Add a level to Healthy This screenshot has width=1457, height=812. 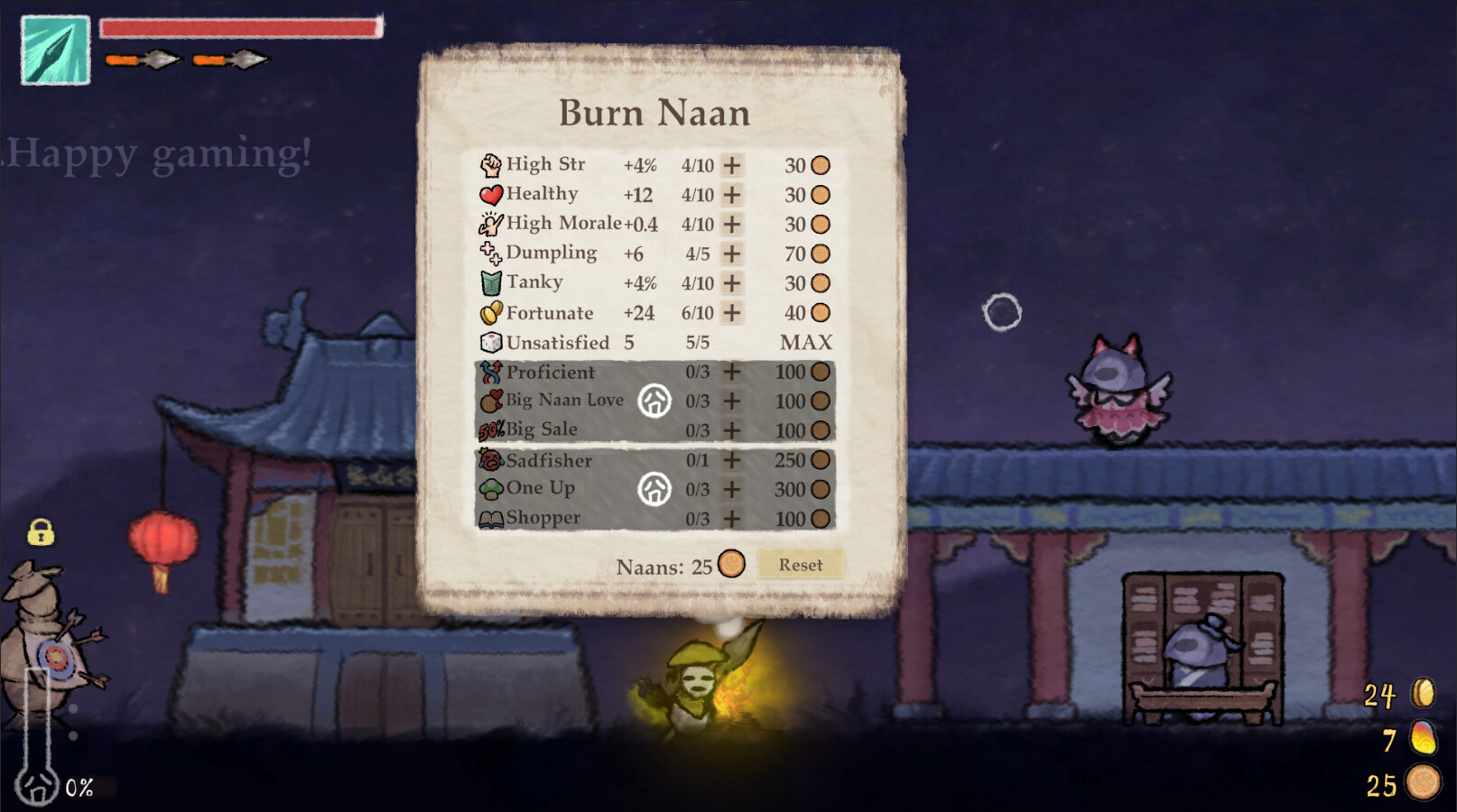pyautogui.click(x=732, y=195)
